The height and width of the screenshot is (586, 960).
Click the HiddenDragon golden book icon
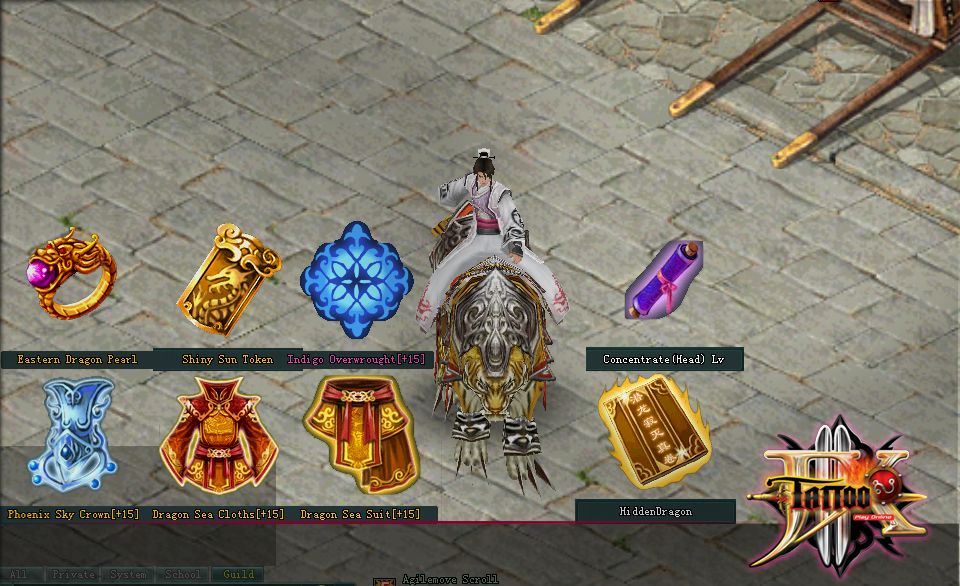(653, 430)
